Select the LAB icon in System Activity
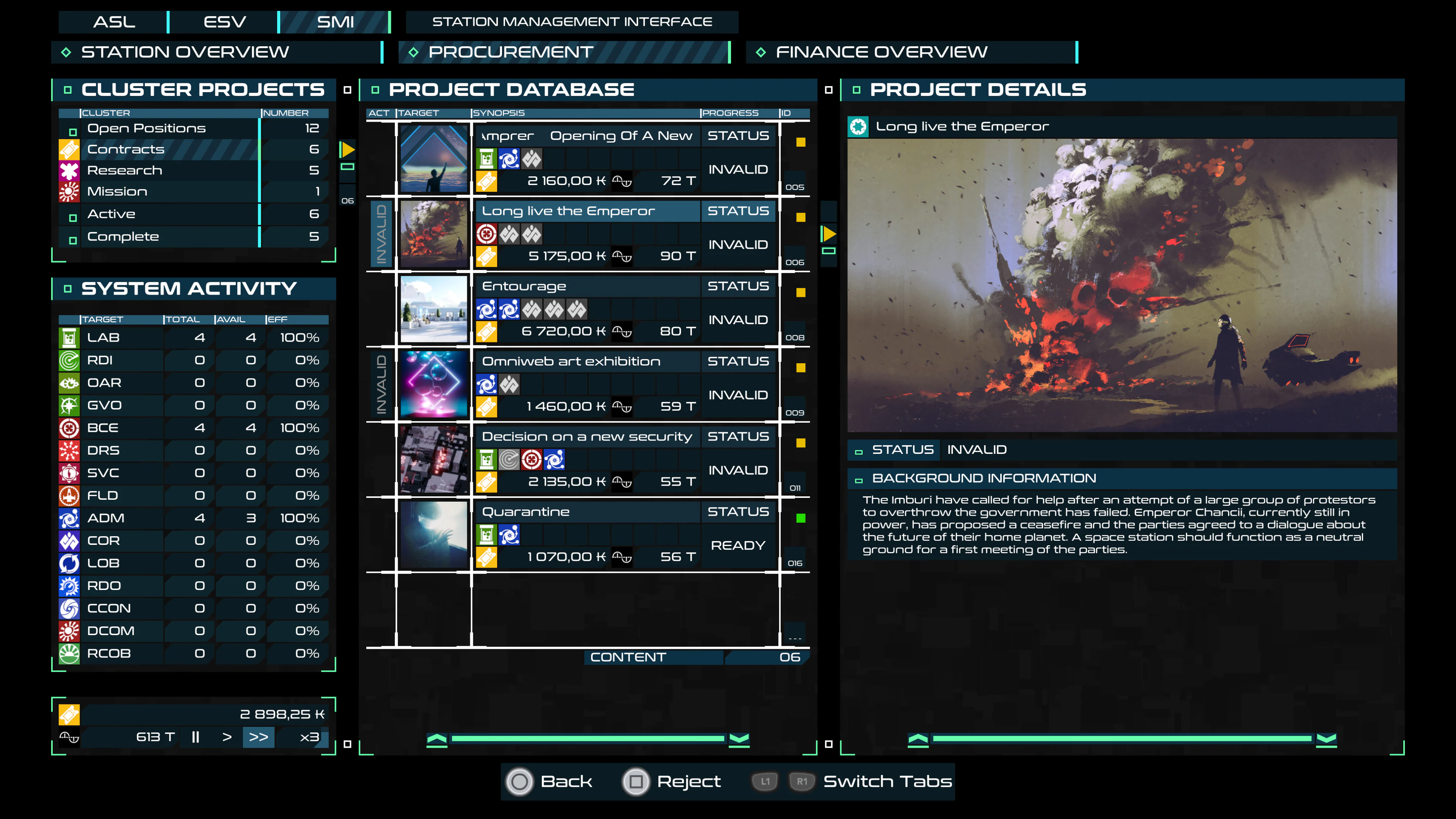Viewport: 1456px width, 819px height. (69, 337)
